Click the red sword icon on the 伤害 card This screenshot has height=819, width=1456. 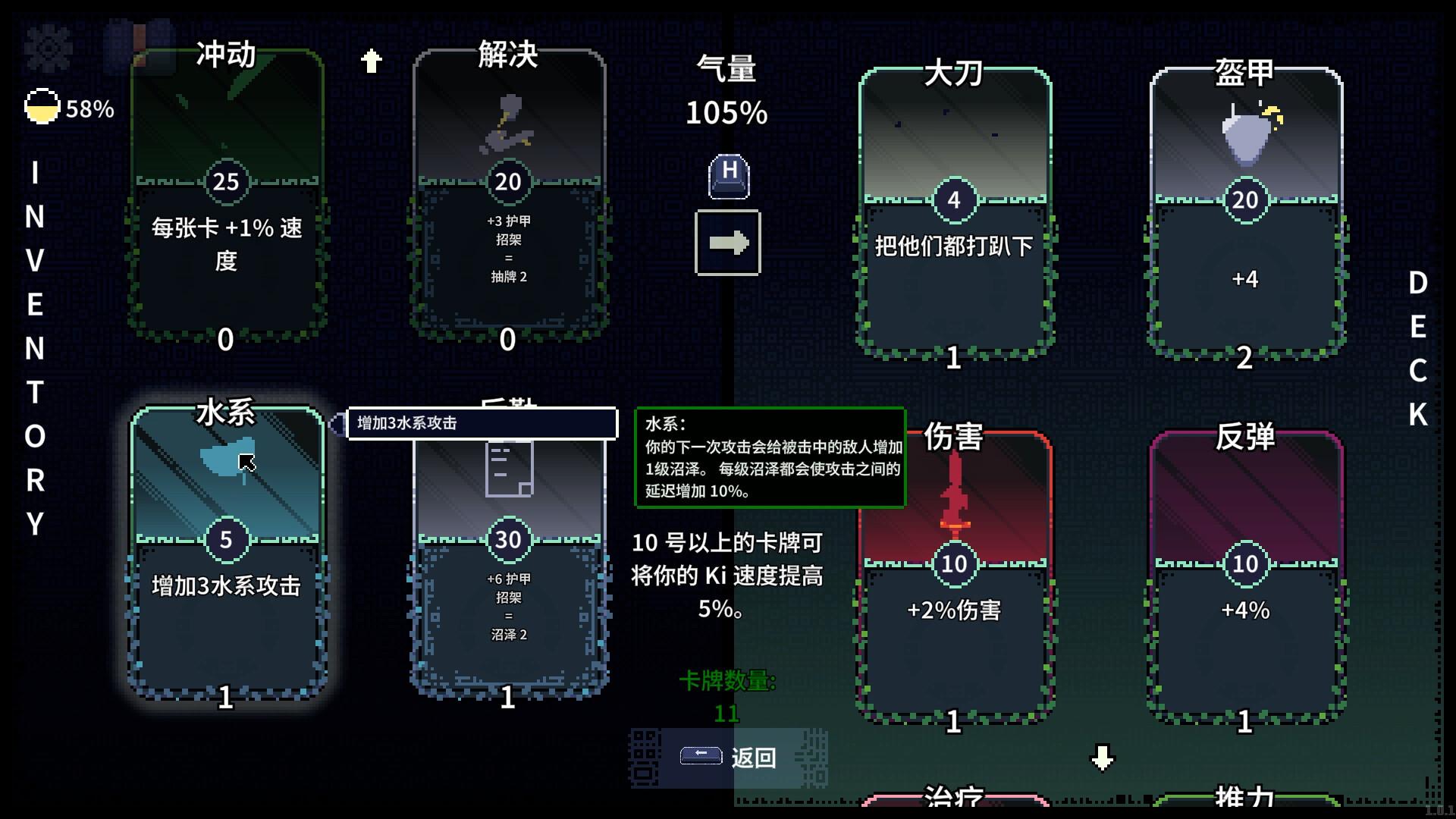(x=954, y=485)
